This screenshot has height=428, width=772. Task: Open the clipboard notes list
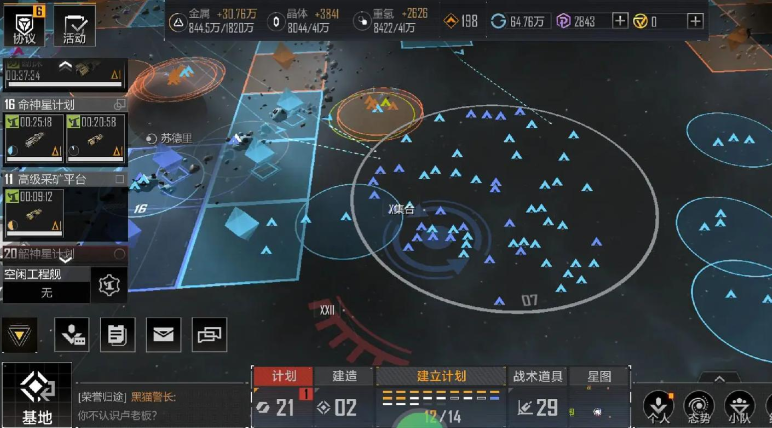point(117,335)
